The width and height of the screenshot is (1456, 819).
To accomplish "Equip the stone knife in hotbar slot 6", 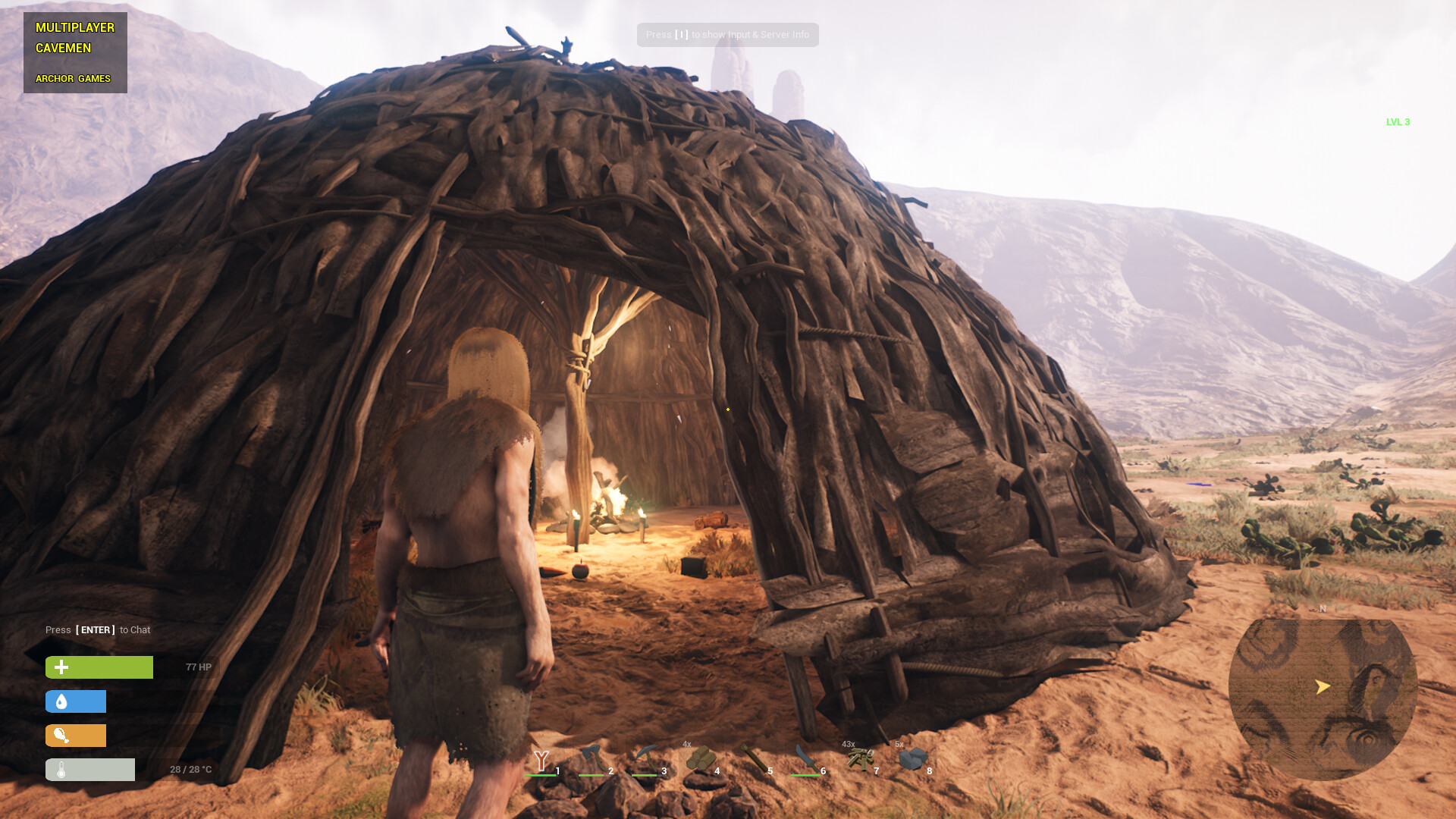I will (807, 758).
